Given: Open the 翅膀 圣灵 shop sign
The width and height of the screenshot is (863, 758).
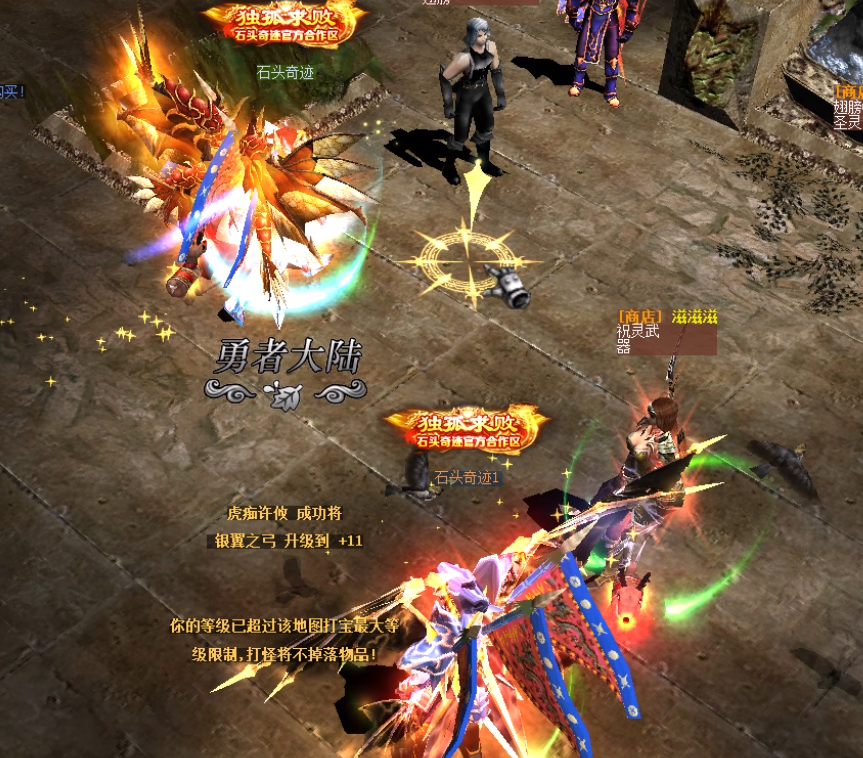Looking at the screenshot, I should 846,107.
